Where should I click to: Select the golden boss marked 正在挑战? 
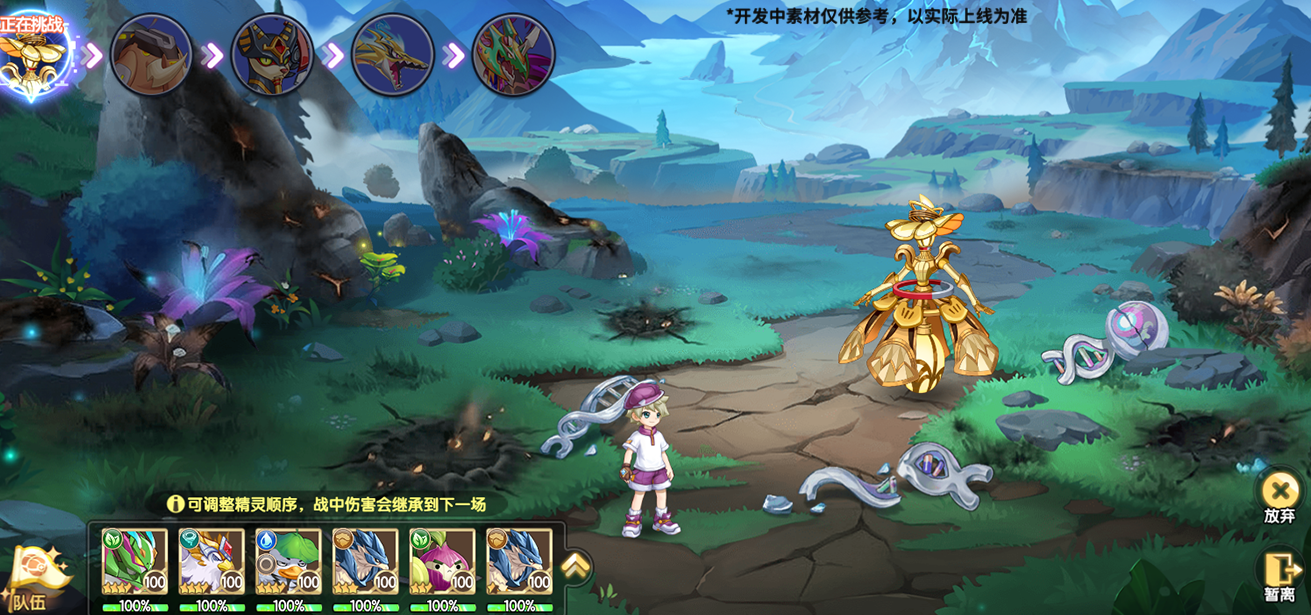33,57
